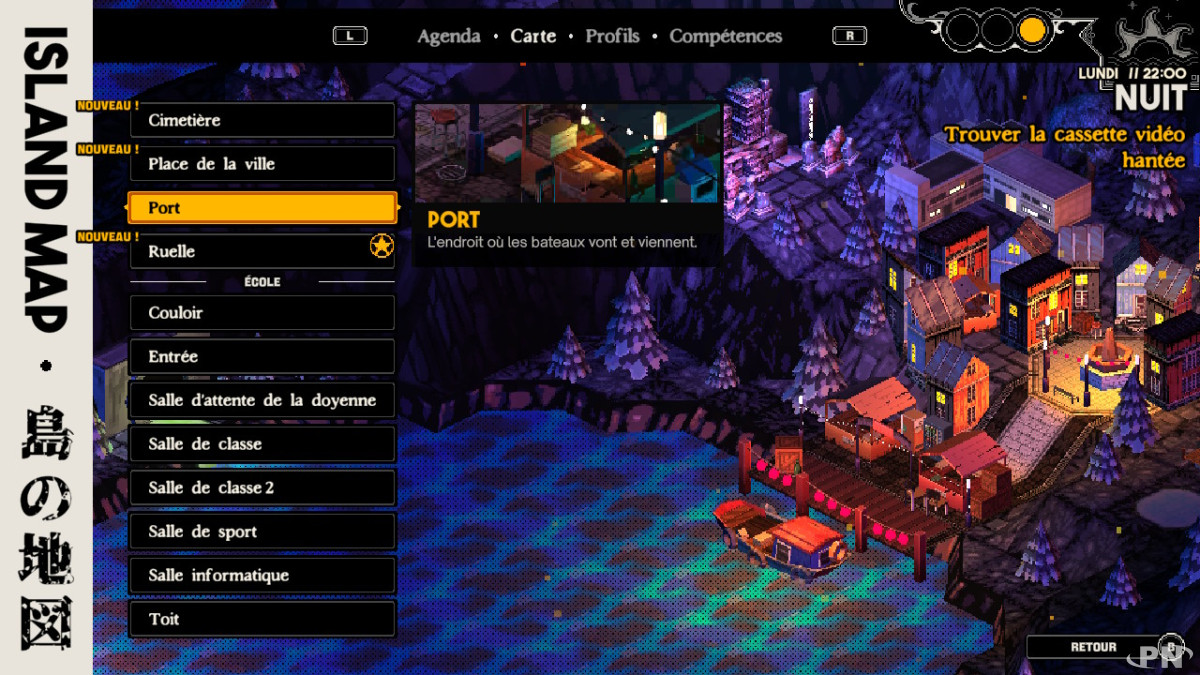Image resolution: width=1200 pixels, height=675 pixels.
Task: Choose the Salle informatique location
Action: 262,576
